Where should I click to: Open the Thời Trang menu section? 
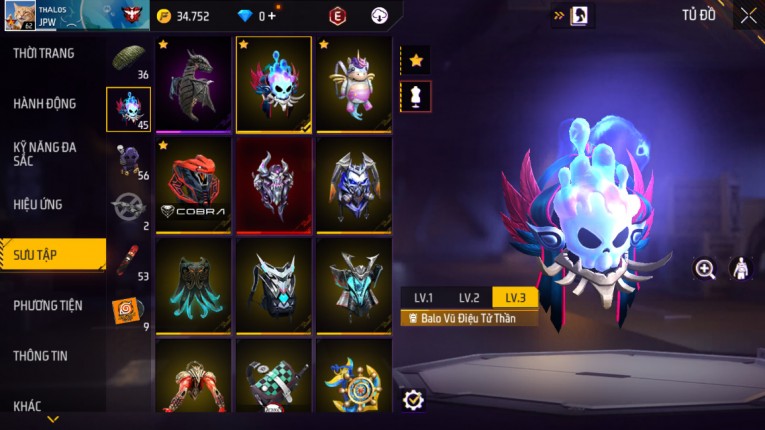coord(44,53)
